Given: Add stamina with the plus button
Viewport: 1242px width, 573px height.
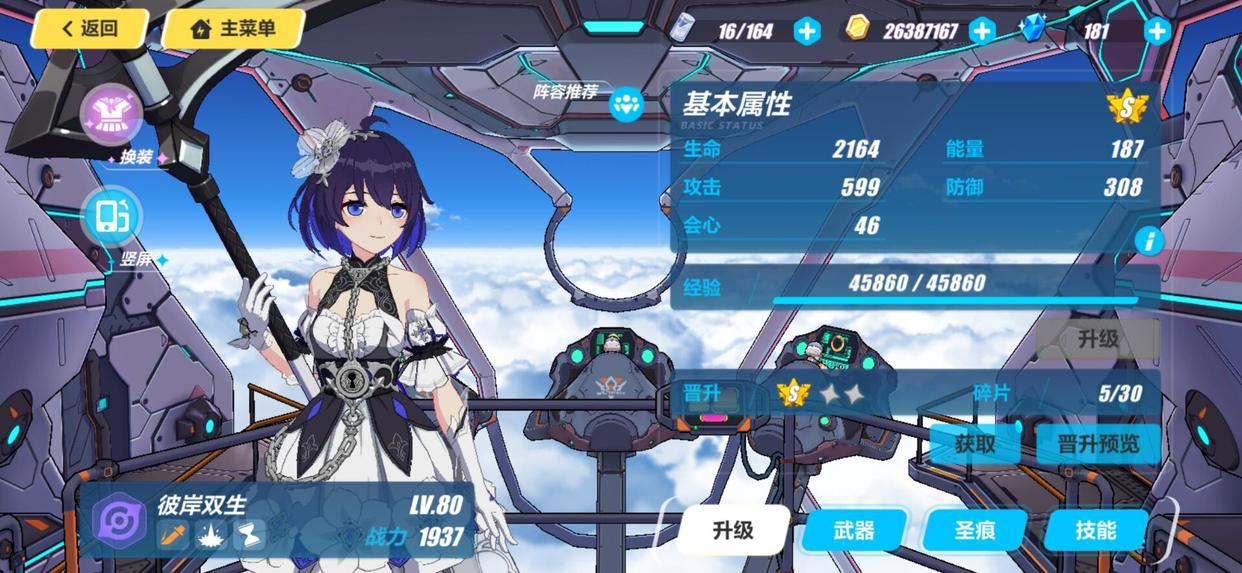Looking at the screenshot, I should coord(806,31).
